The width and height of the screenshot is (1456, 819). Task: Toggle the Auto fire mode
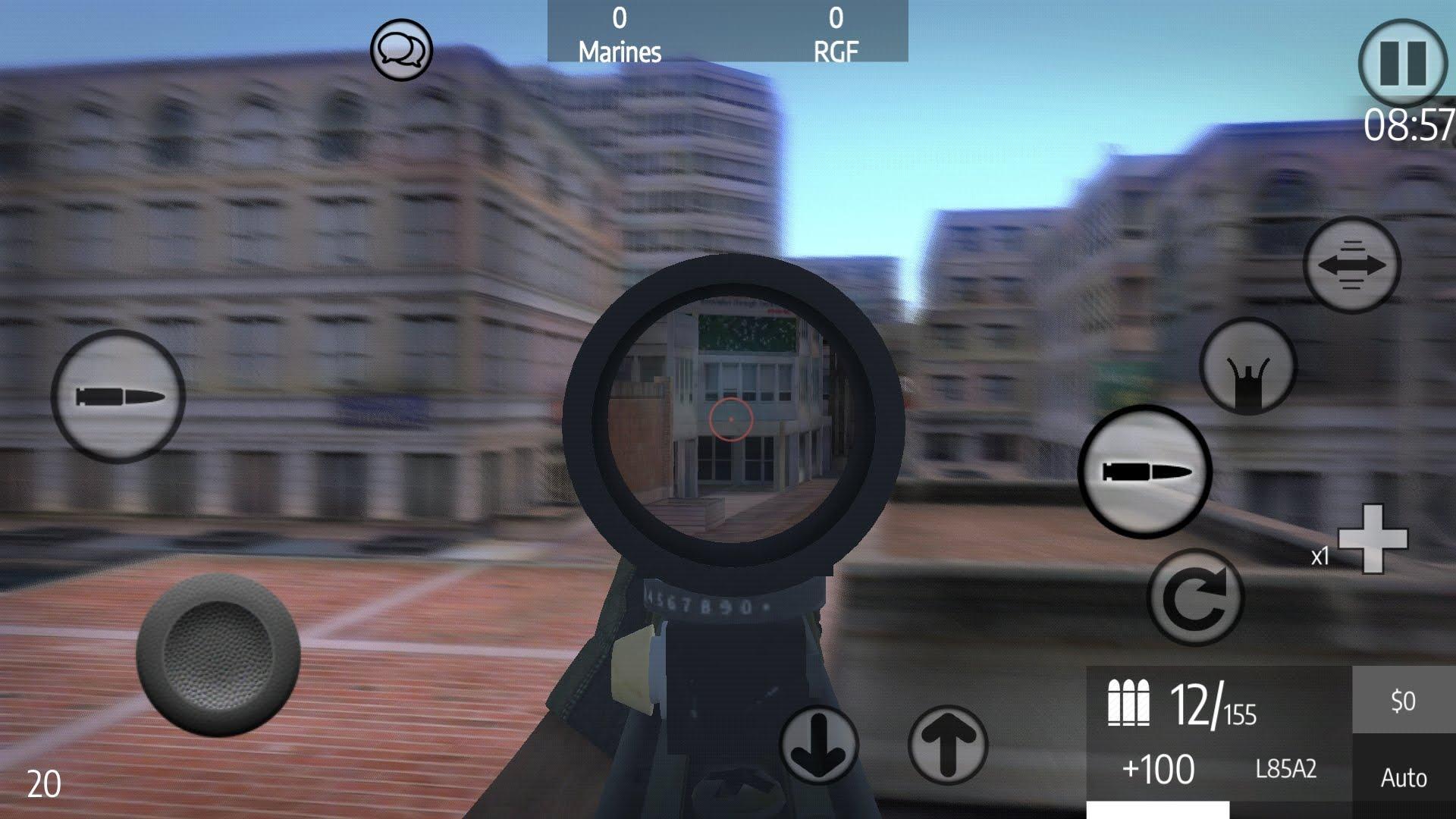click(1402, 777)
